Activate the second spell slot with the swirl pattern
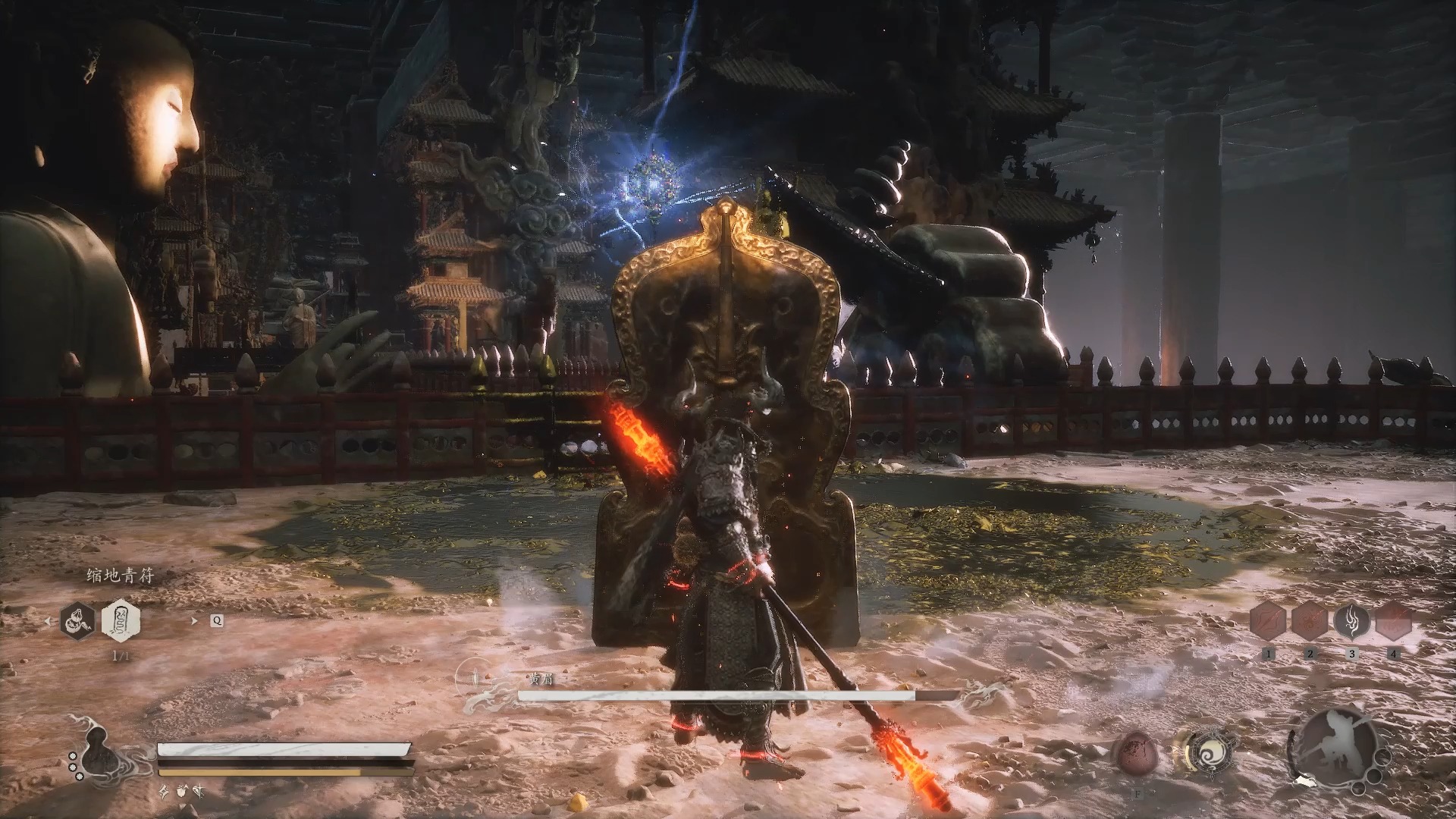The image size is (1456, 819). click(x=1310, y=622)
